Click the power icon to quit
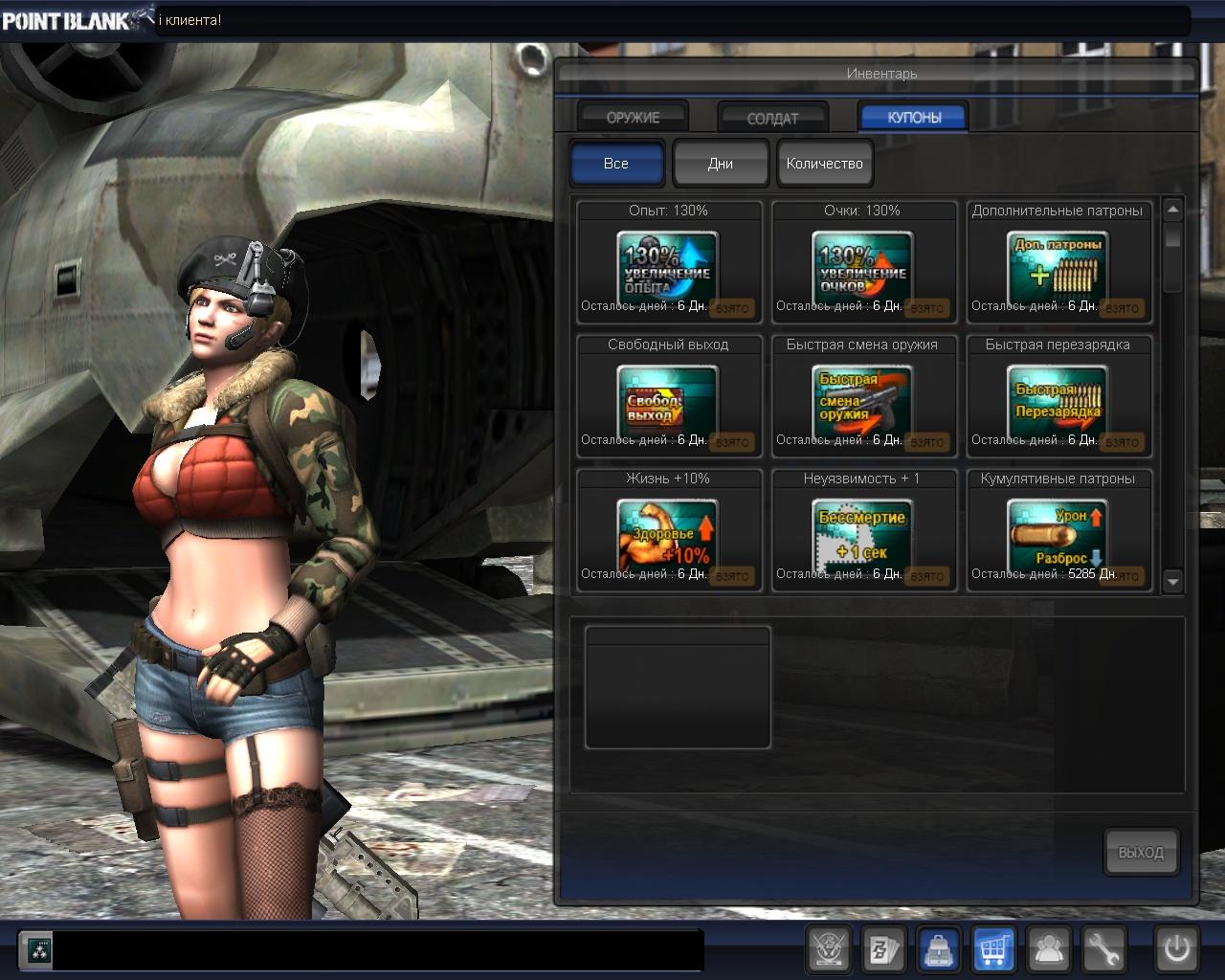The height and width of the screenshot is (980, 1225). click(1177, 949)
